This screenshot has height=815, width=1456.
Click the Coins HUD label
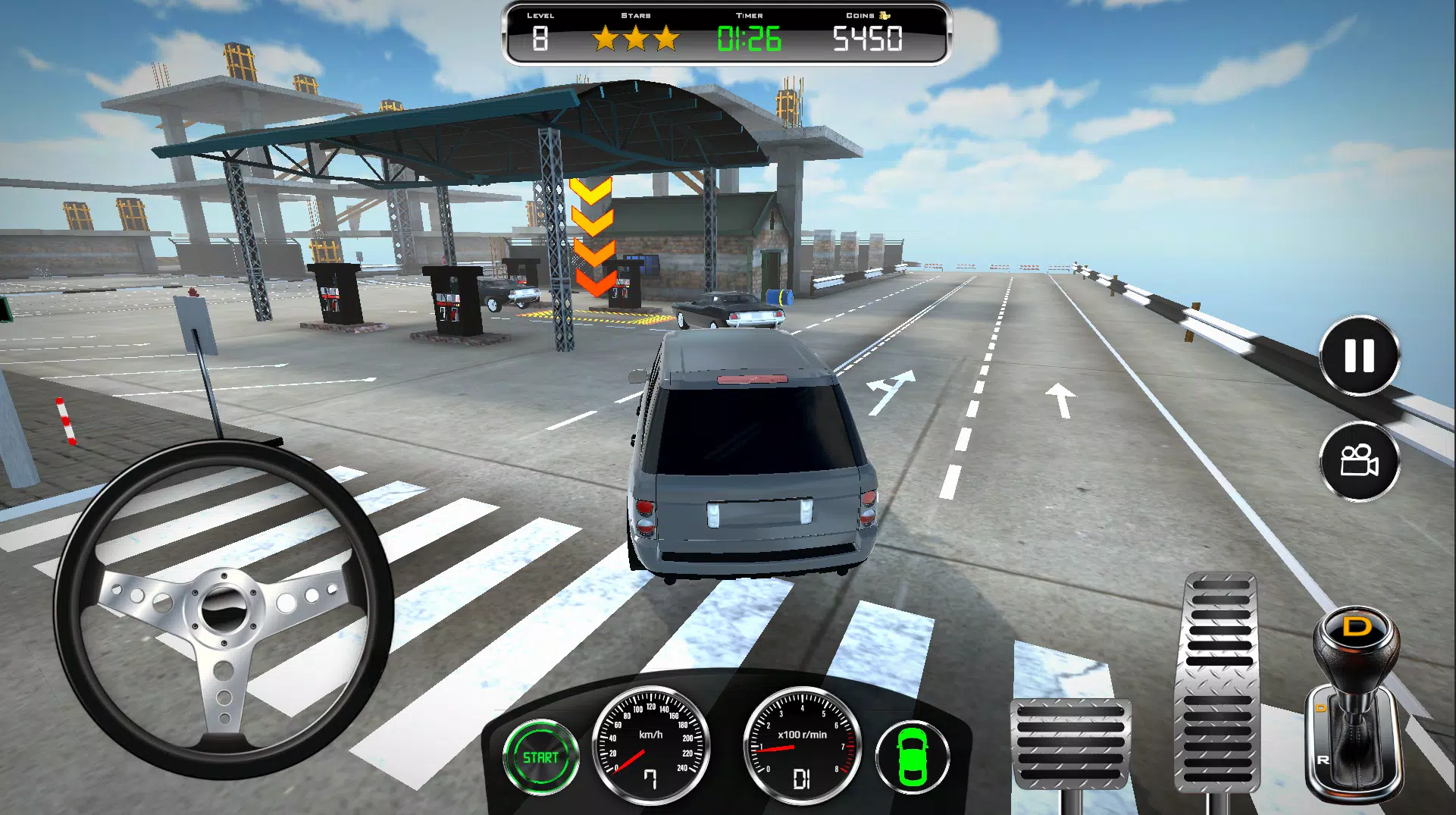[863, 14]
